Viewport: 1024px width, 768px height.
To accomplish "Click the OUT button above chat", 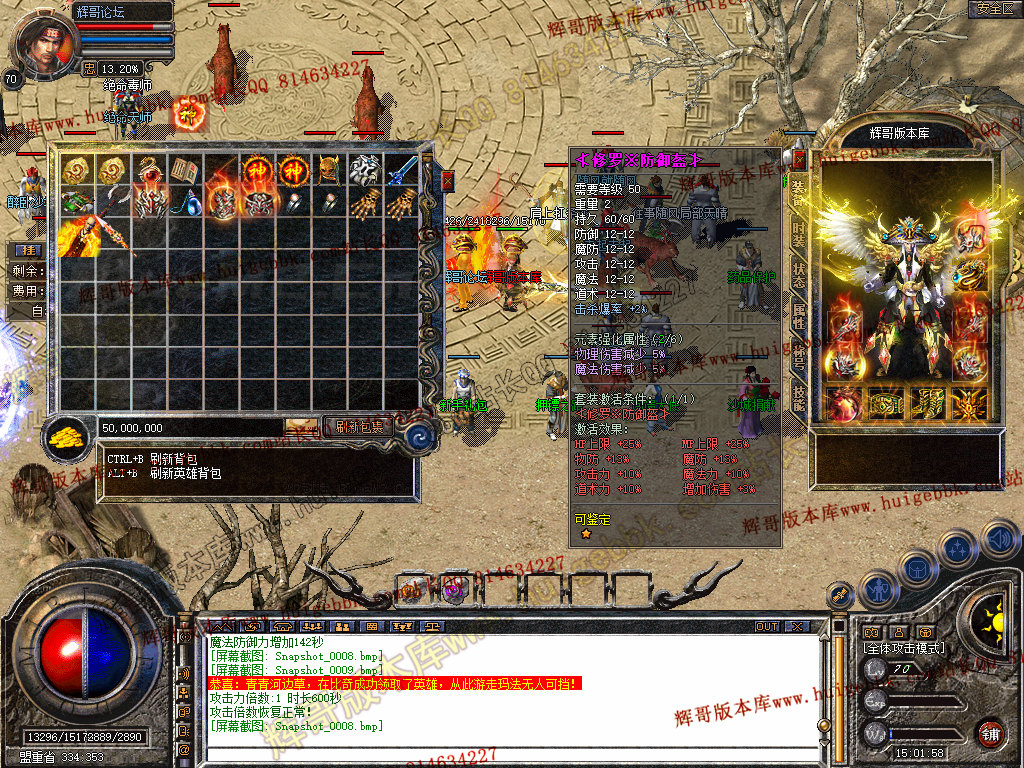I will click(767, 626).
